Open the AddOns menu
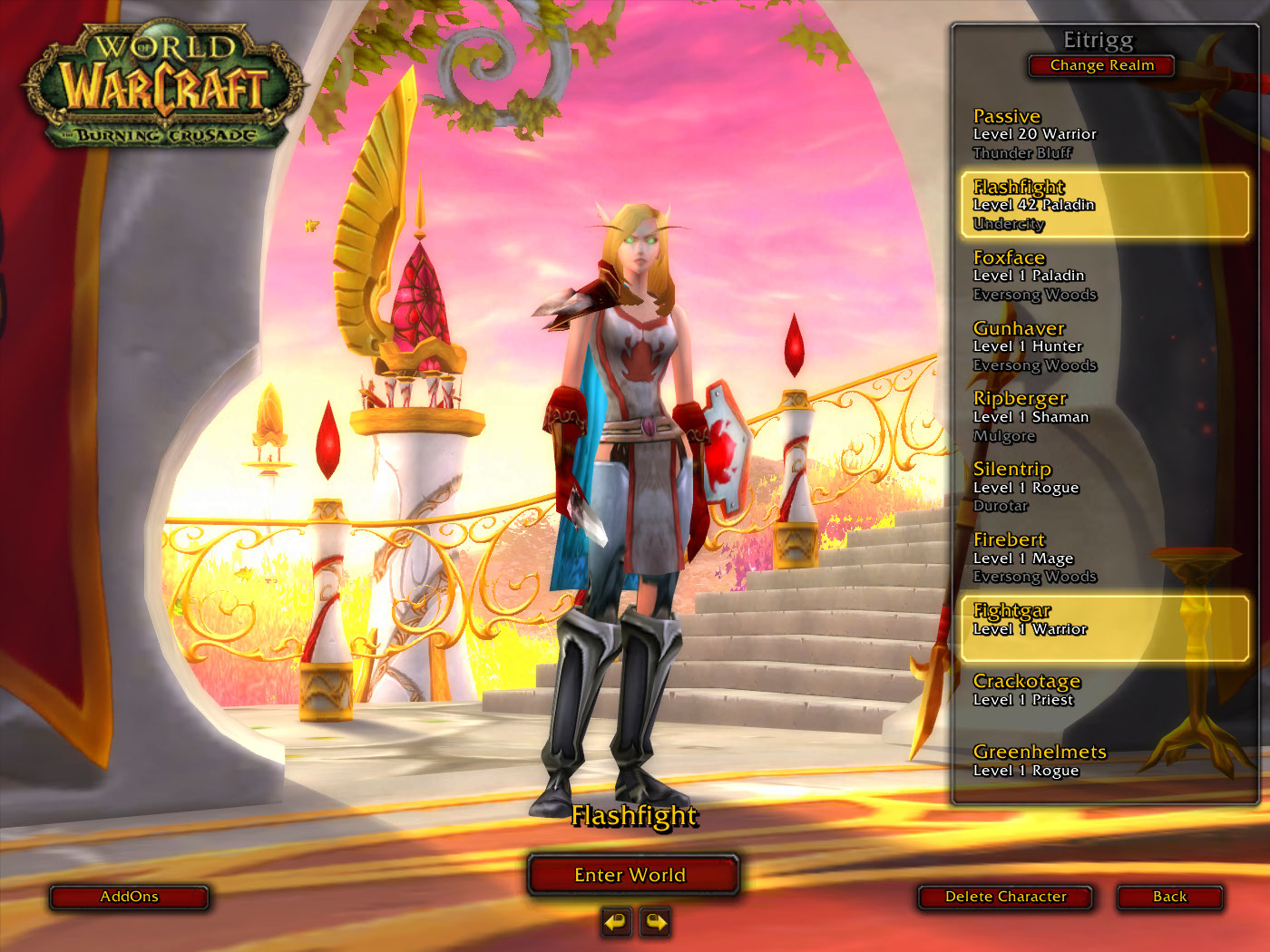This screenshot has height=952, width=1270. [x=129, y=897]
